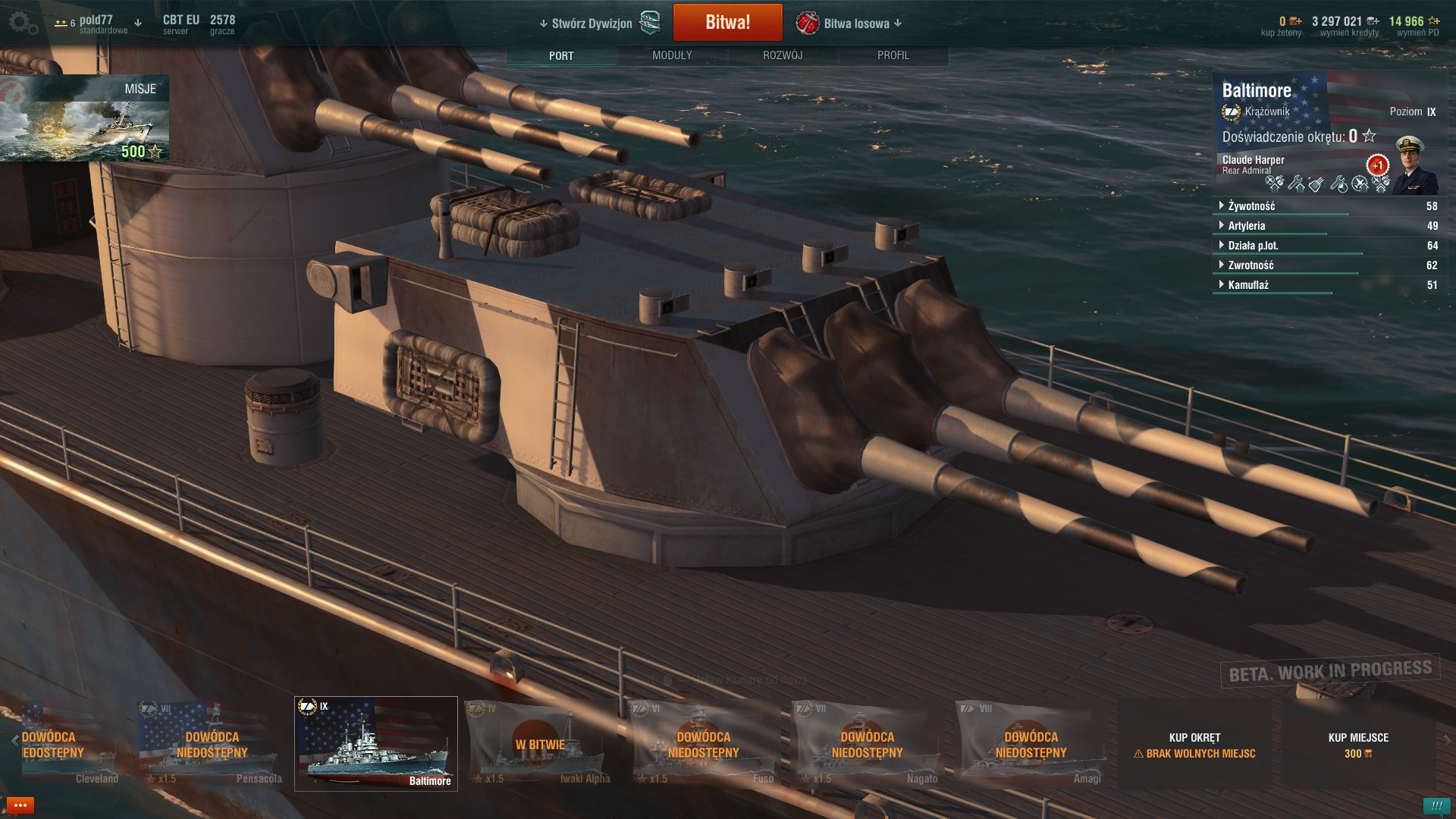Screen dimensions: 1456x819
Task: Expand the Artyleria stat row
Action: click(x=1246, y=226)
